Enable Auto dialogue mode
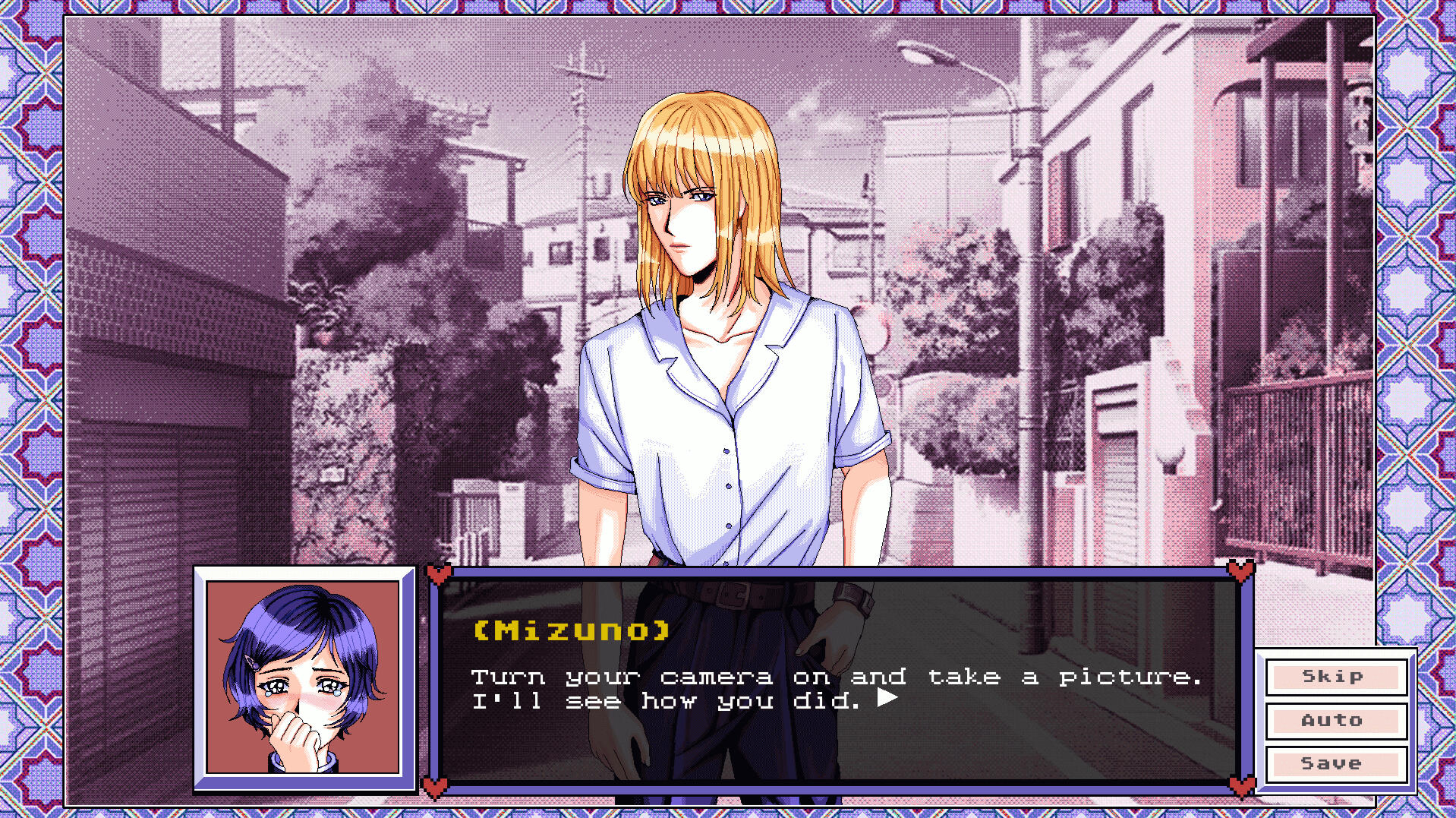Viewport: 1456px width, 818px height. [1335, 720]
